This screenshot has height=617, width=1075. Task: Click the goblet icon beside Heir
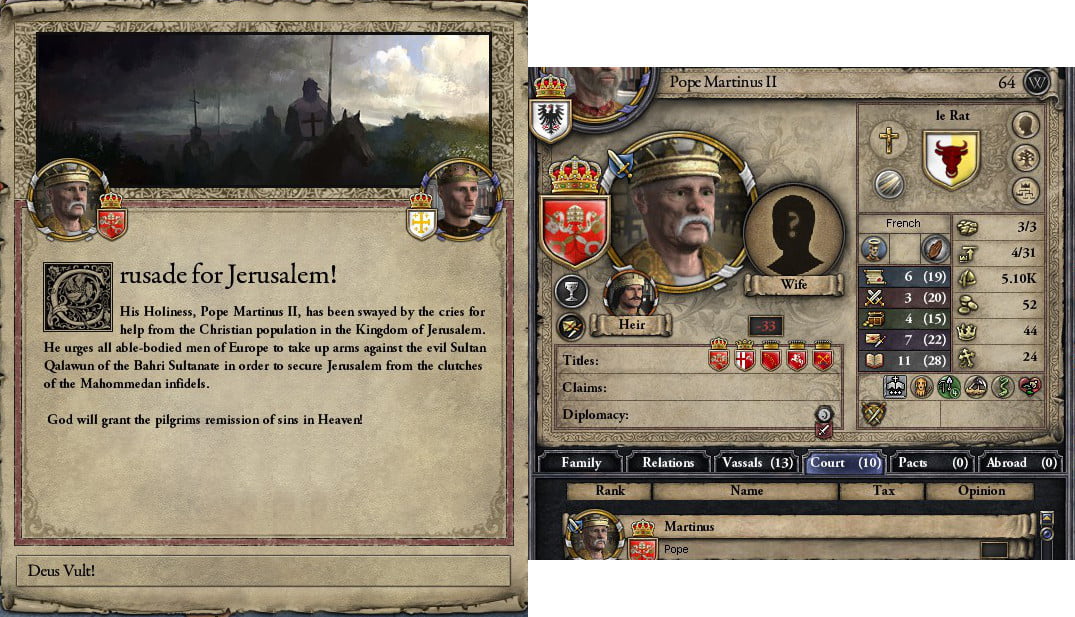click(x=572, y=291)
